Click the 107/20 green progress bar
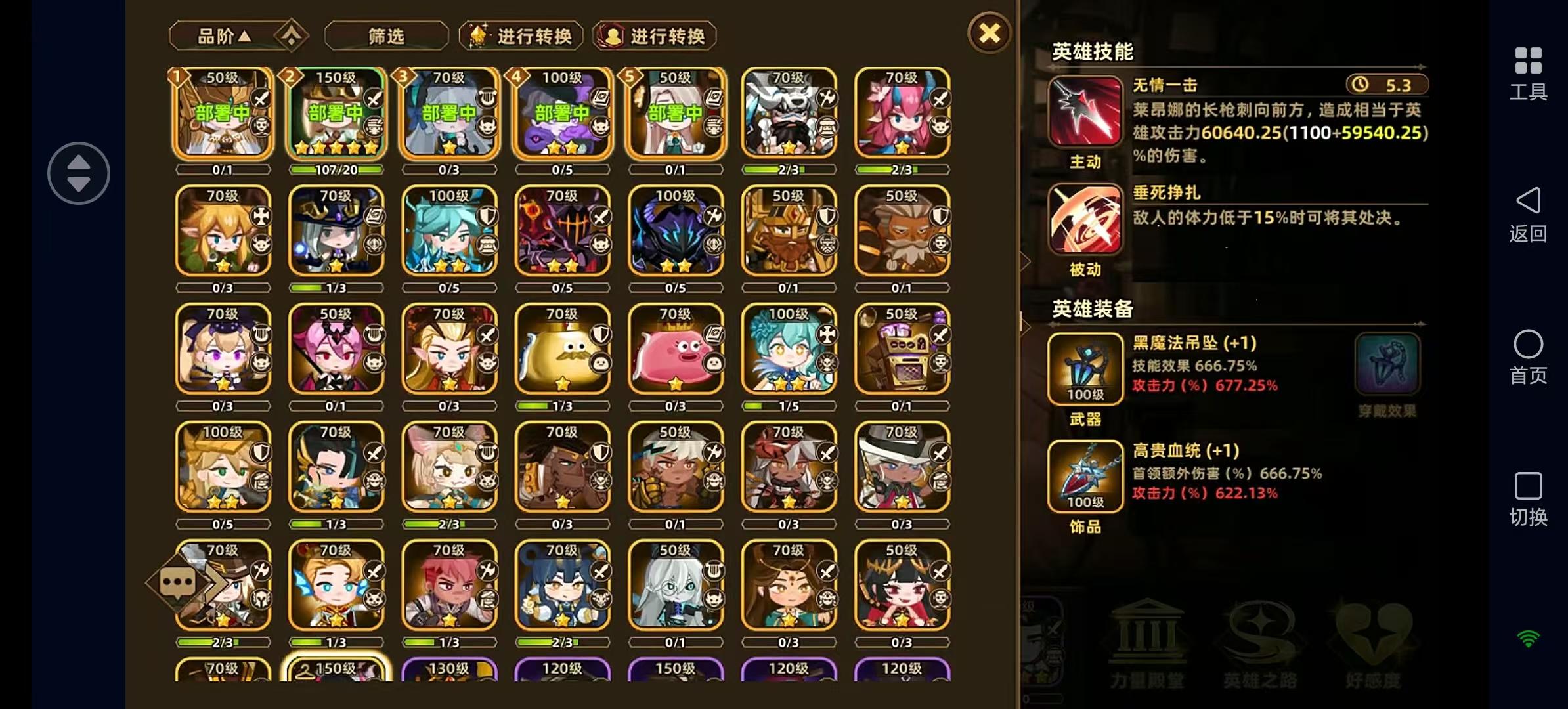1568x709 pixels. (x=337, y=169)
